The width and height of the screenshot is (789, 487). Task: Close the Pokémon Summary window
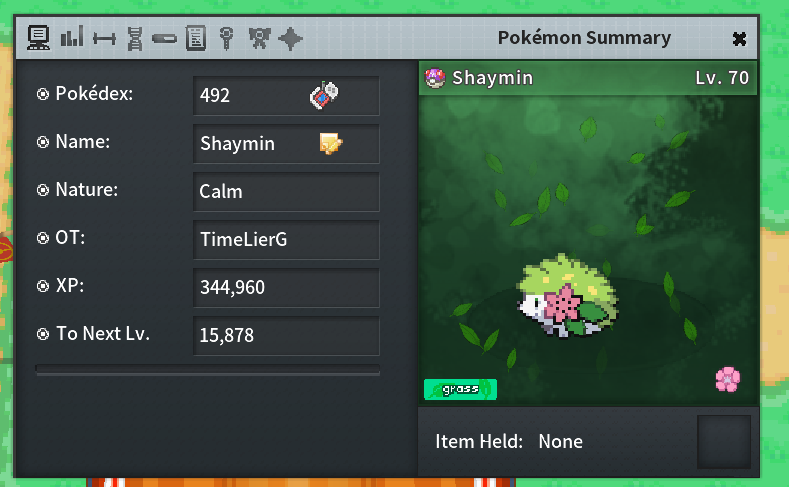click(x=739, y=39)
